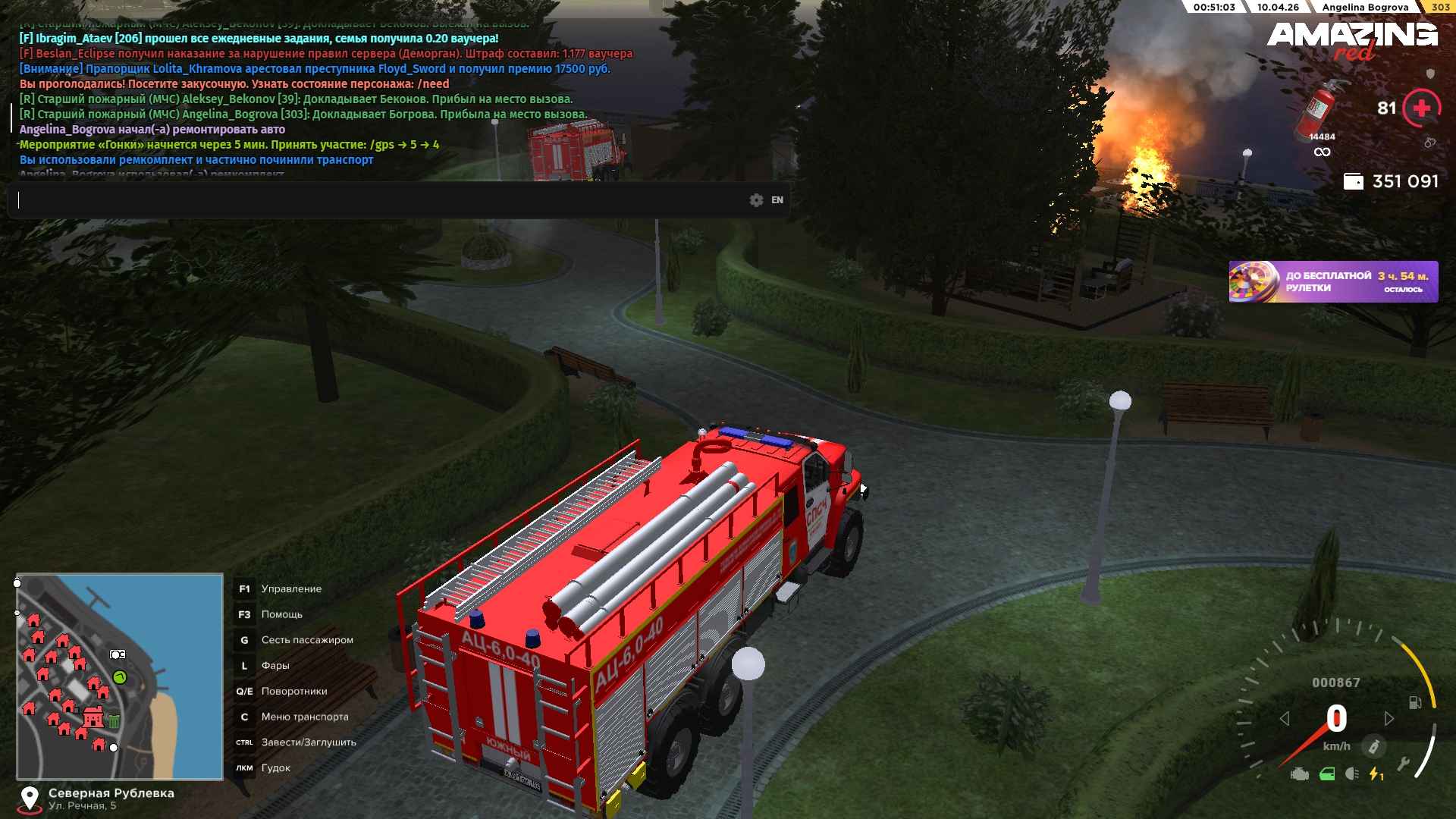
Task: Select the fire extinguisher weapon icon
Action: click(1321, 108)
